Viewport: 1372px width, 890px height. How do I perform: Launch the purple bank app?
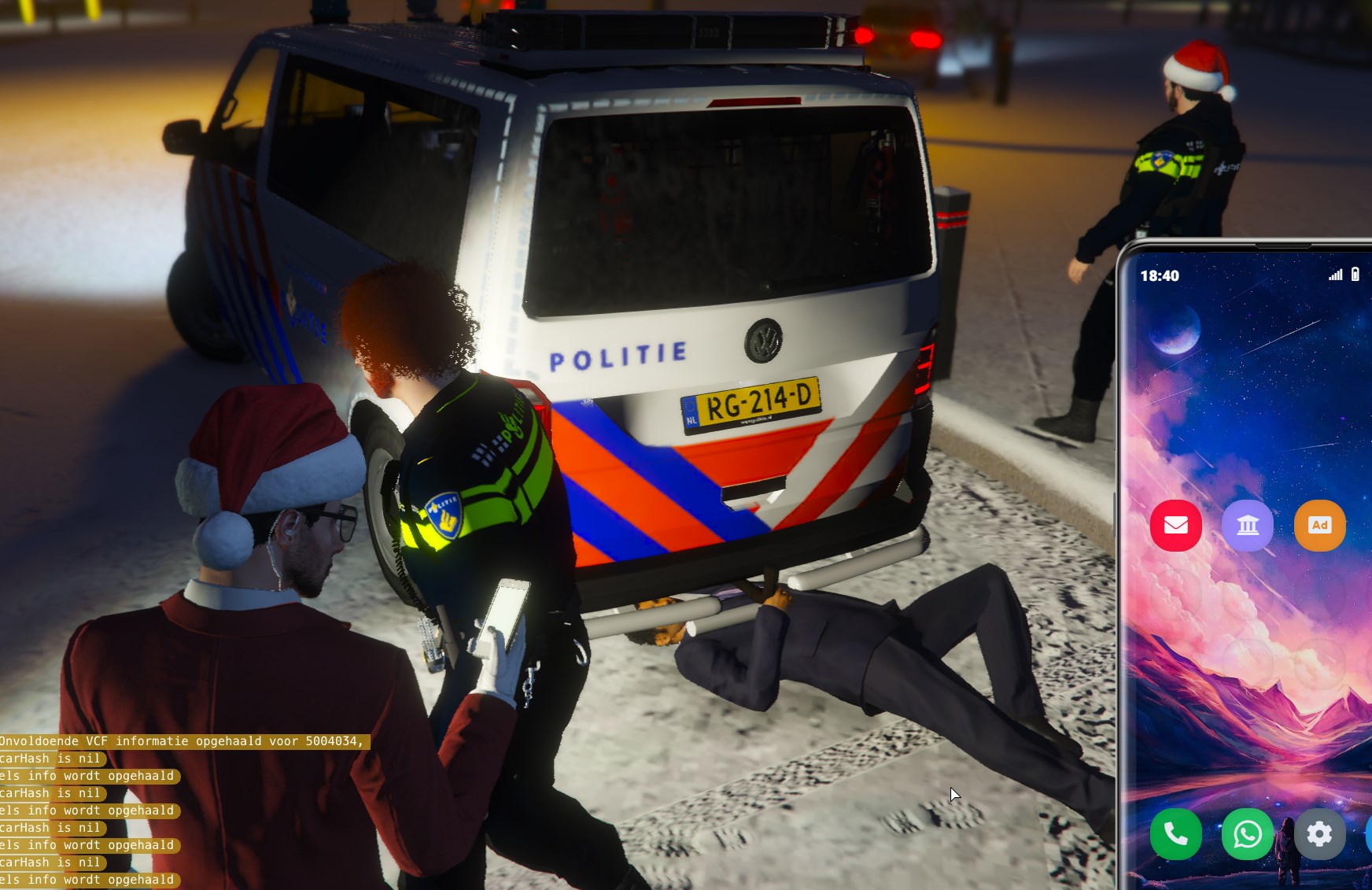[x=1248, y=525]
